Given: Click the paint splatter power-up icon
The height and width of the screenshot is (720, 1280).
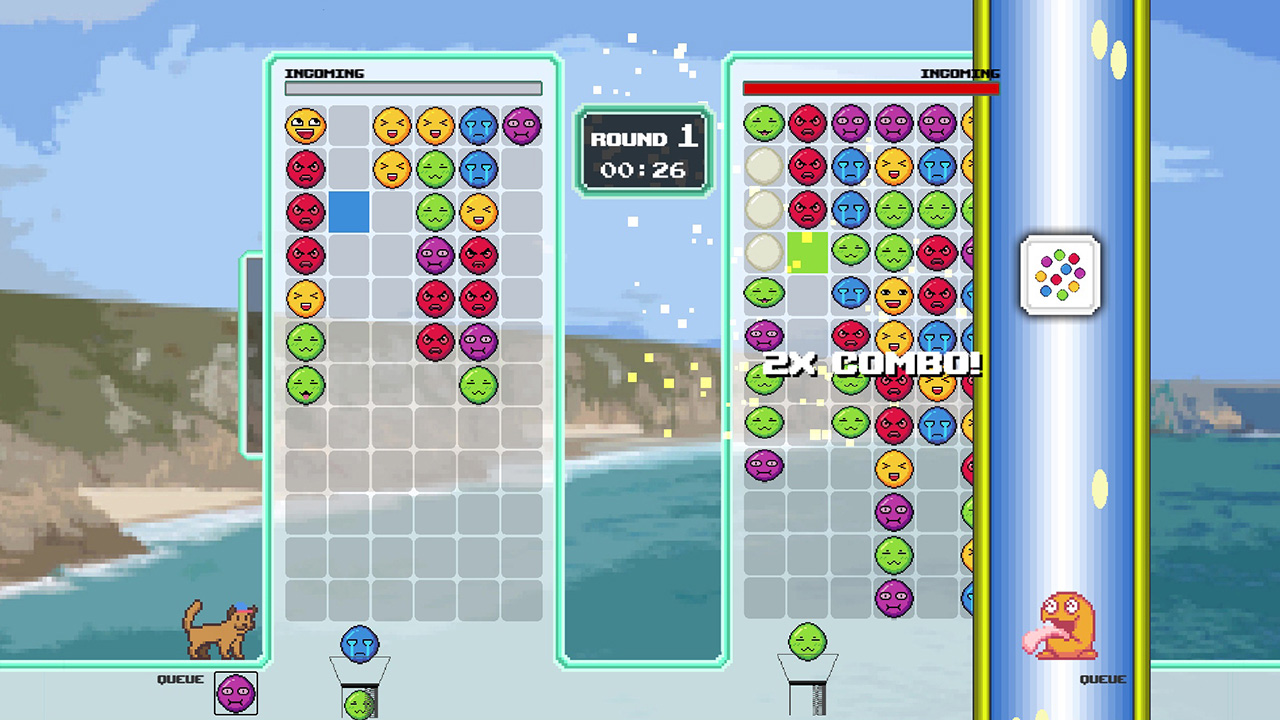Looking at the screenshot, I should [1060, 276].
